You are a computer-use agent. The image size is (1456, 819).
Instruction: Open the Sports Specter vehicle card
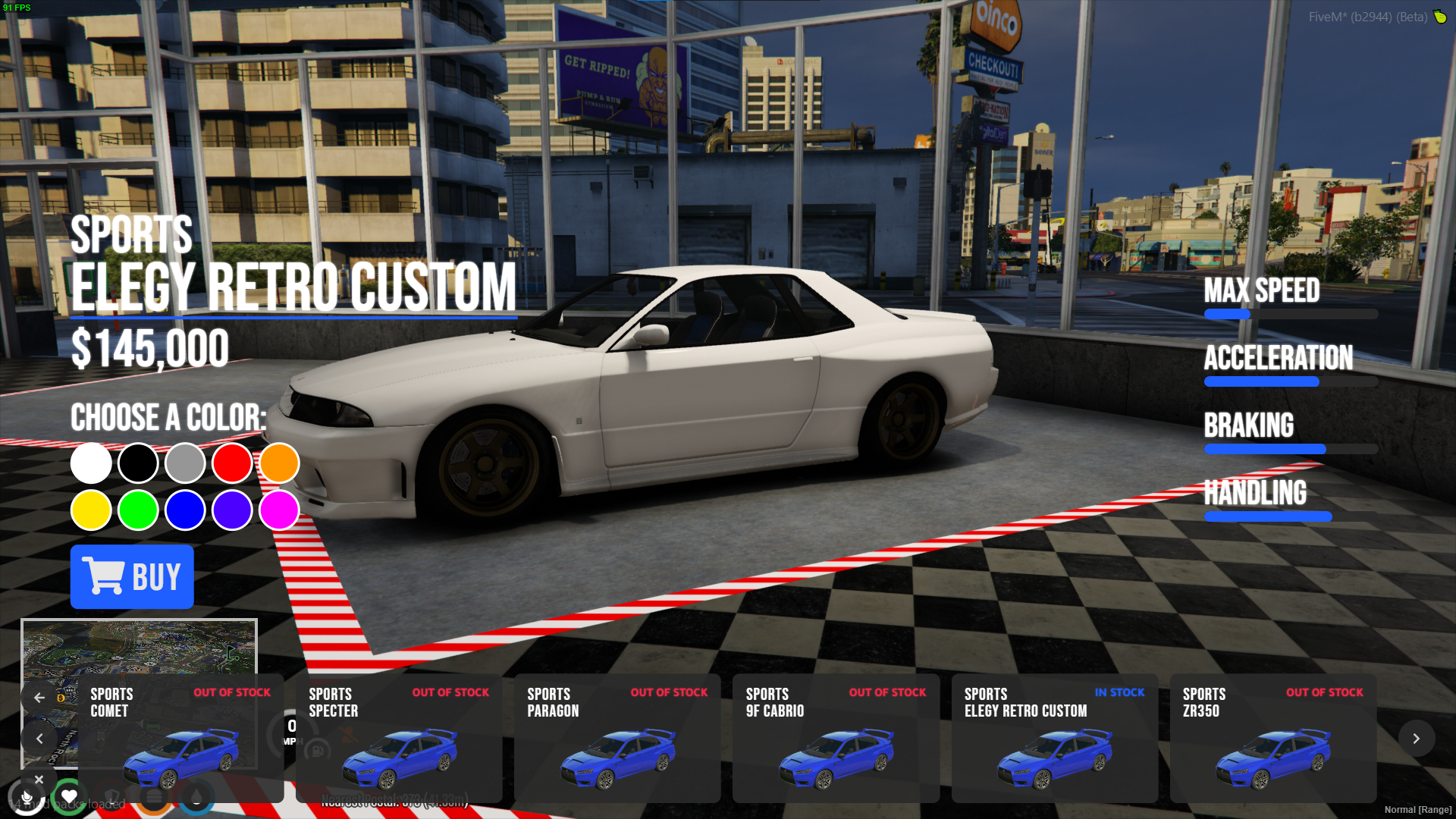coord(399,738)
